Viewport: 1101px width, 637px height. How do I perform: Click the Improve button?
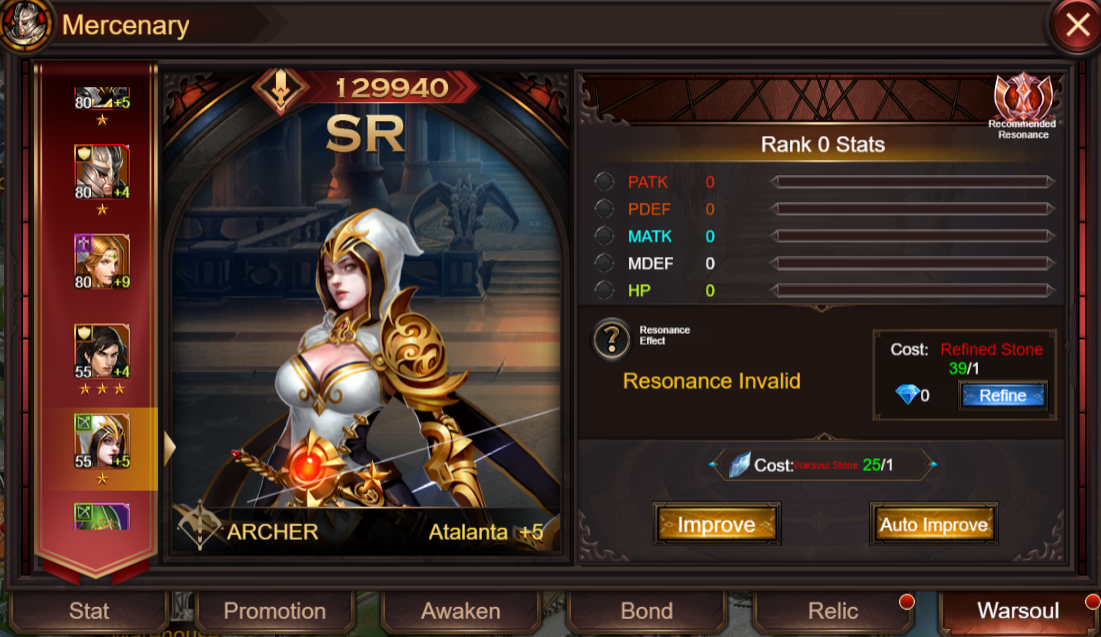[716, 525]
